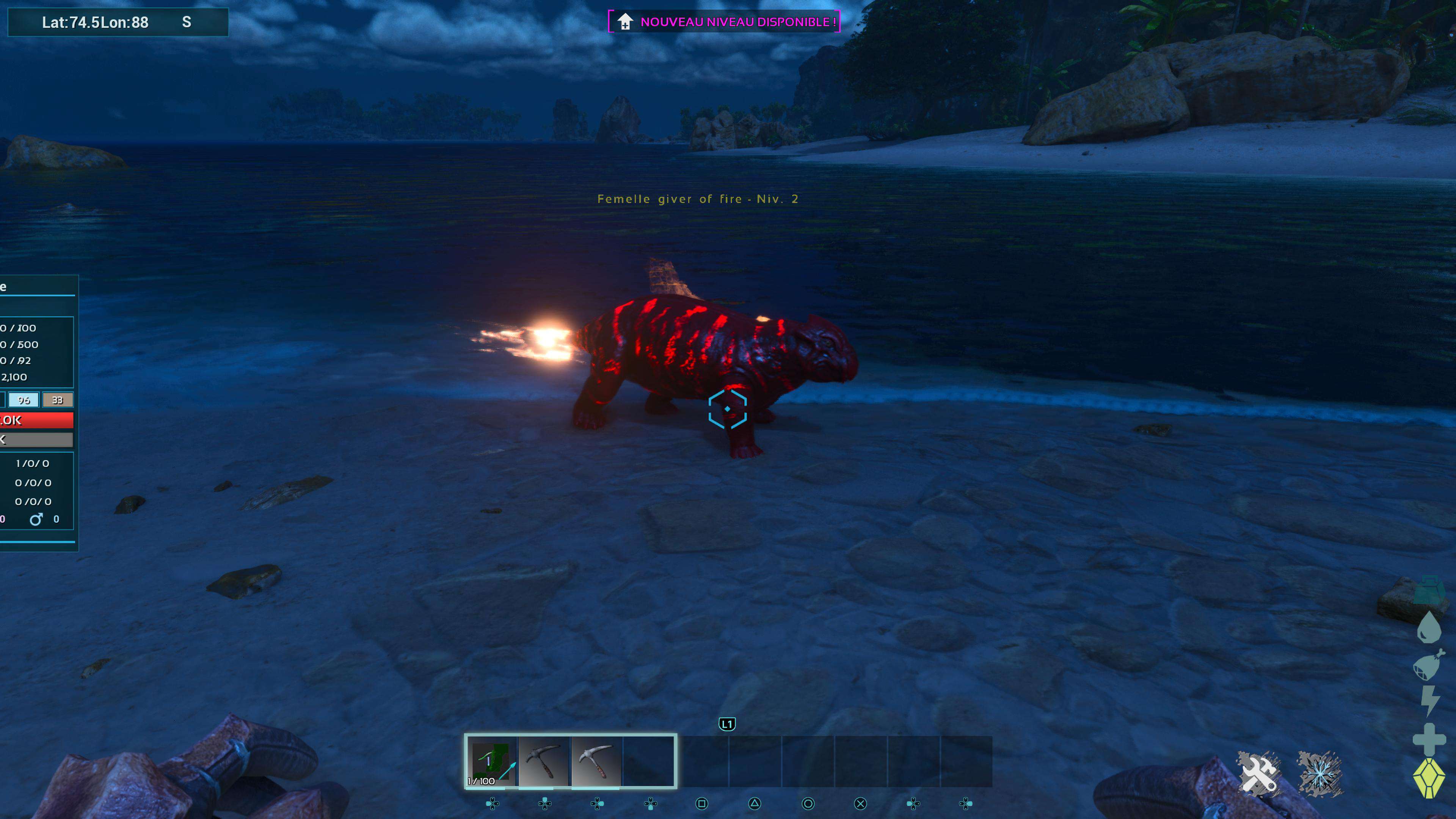The width and height of the screenshot is (1456, 819).
Task: Click the yellow crystal experience icon
Action: [1429, 778]
